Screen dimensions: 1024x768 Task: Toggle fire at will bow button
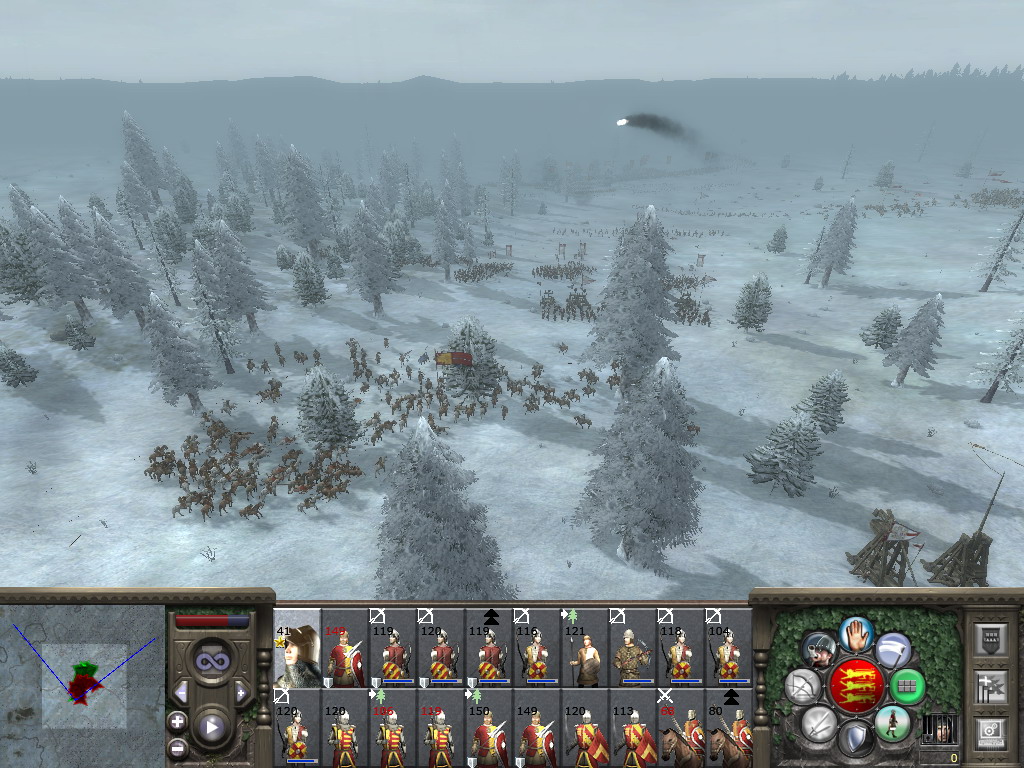point(802,686)
